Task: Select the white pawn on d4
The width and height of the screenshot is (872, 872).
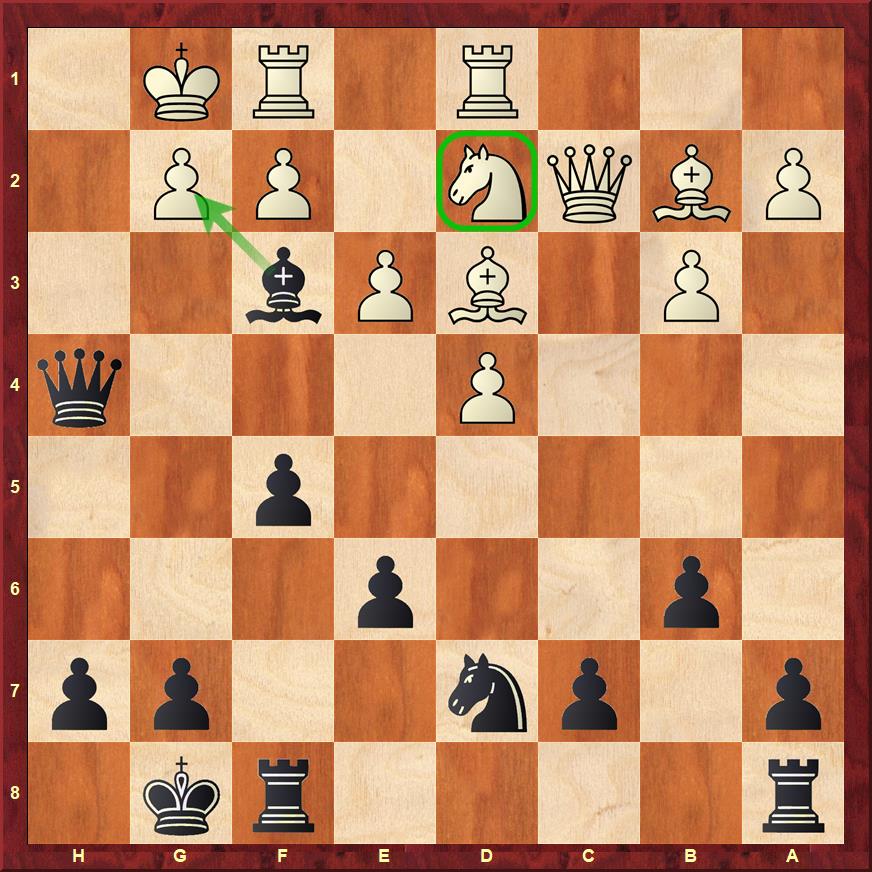Action: pyautogui.click(x=487, y=387)
